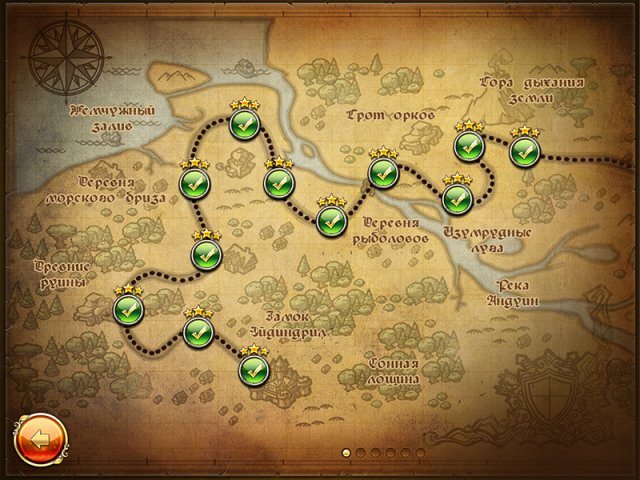640x480 pixels.
Task: Select the level beneath Гора дыхания земли
Action: point(524,152)
